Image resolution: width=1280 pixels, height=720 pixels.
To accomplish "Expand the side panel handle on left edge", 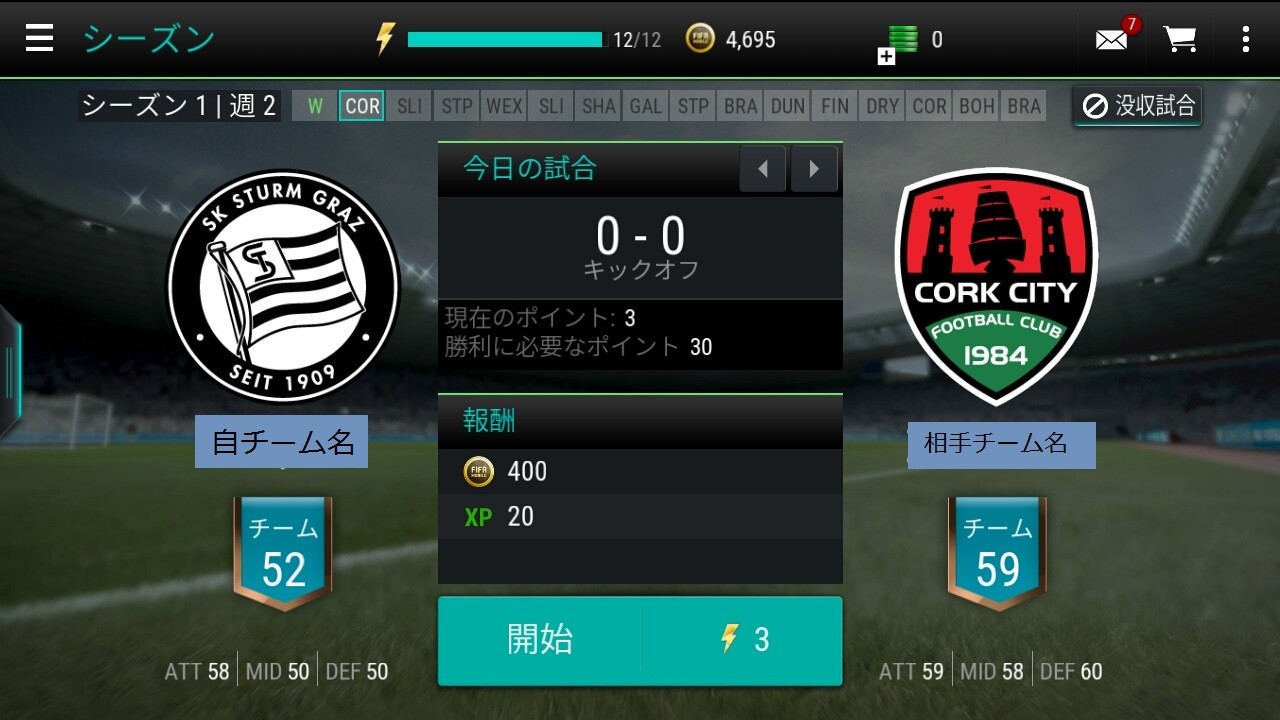I will click(9, 370).
